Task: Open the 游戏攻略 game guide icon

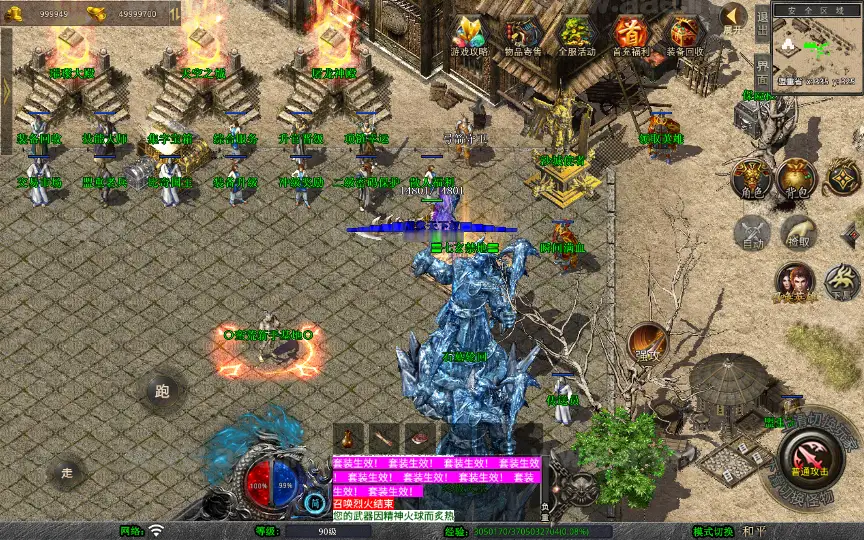Action: tap(468, 36)
